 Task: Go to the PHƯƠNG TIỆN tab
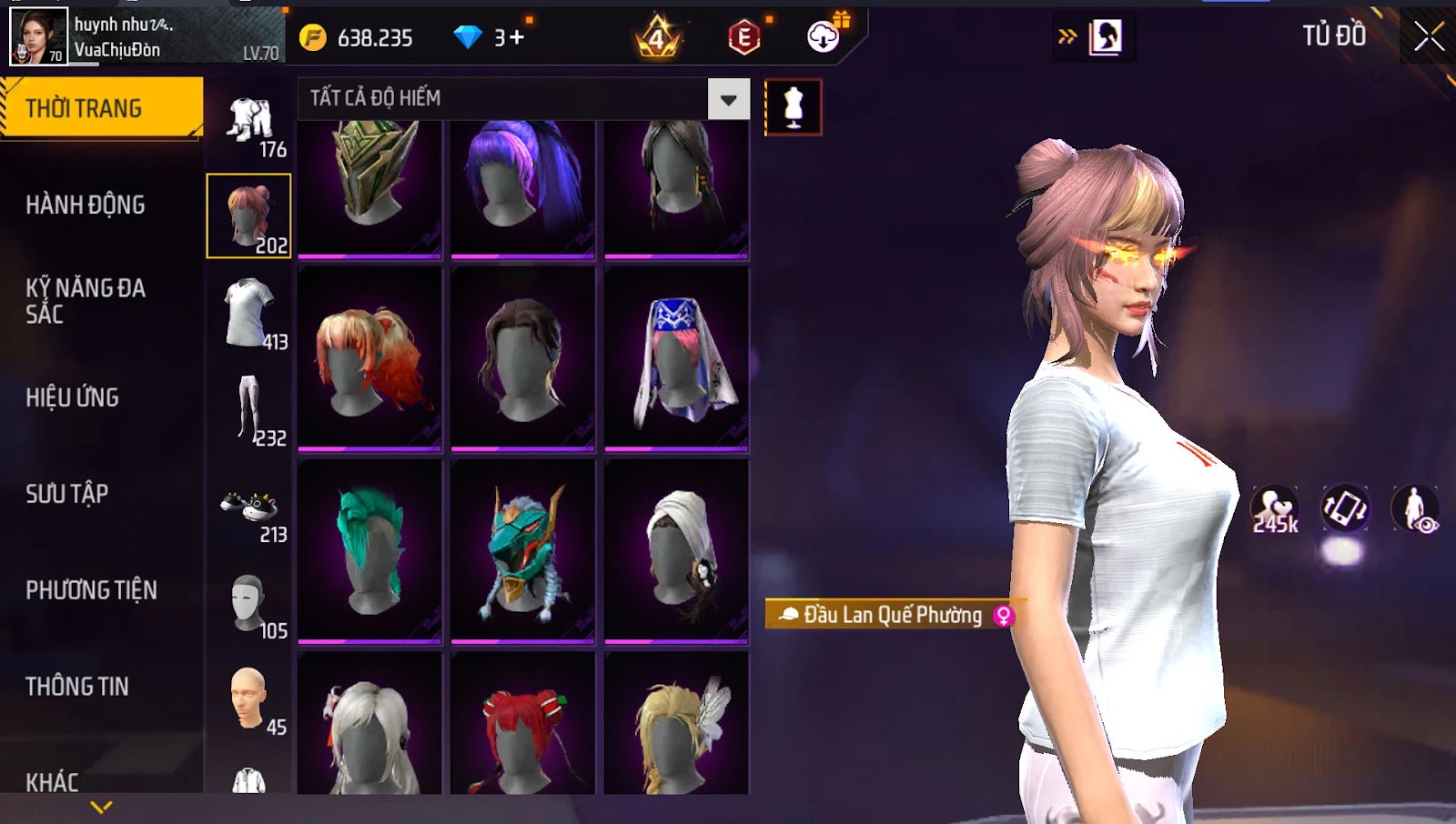point(91,590)
